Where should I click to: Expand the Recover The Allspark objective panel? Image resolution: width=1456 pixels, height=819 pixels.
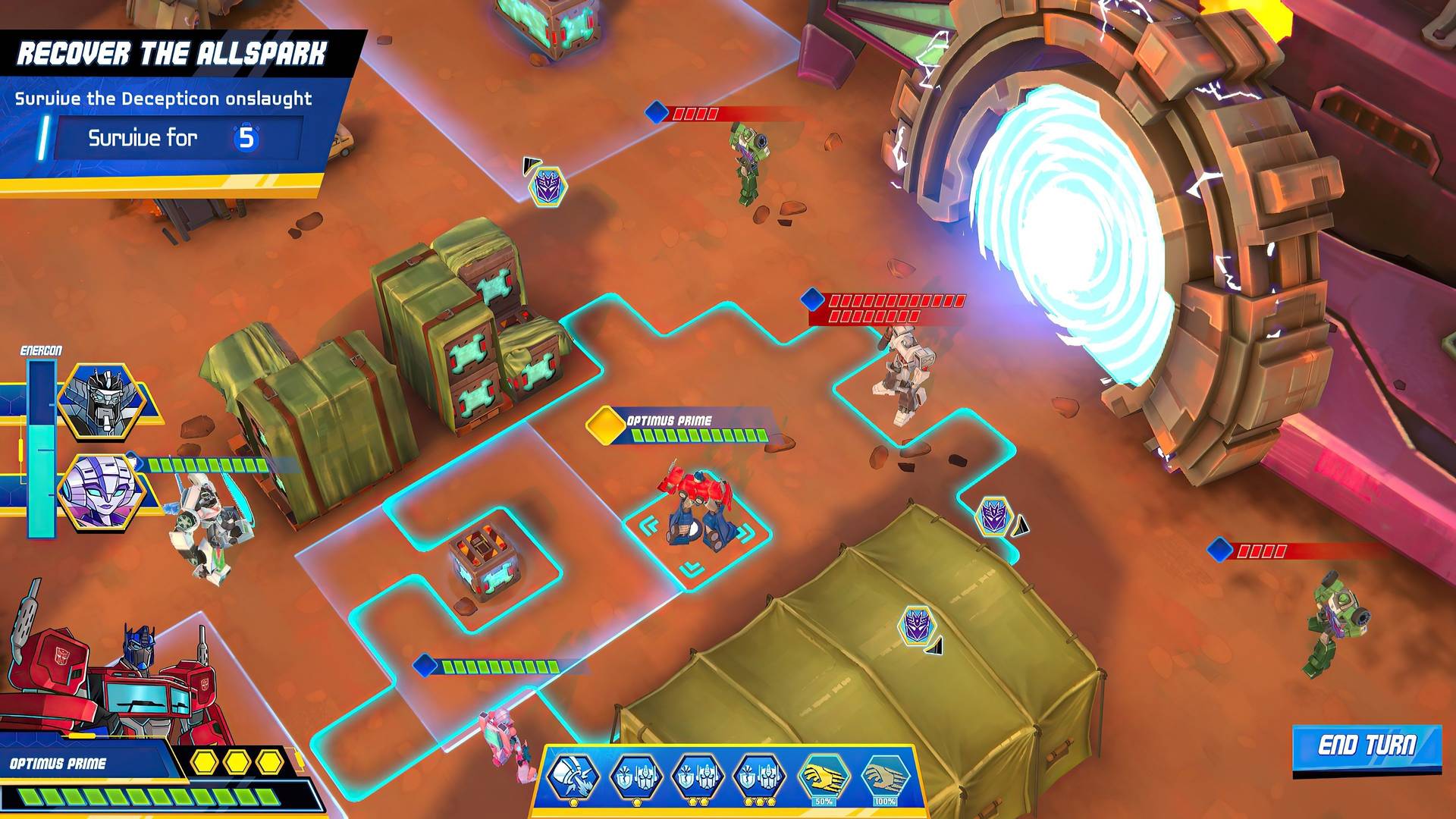[x=174, y=52]
